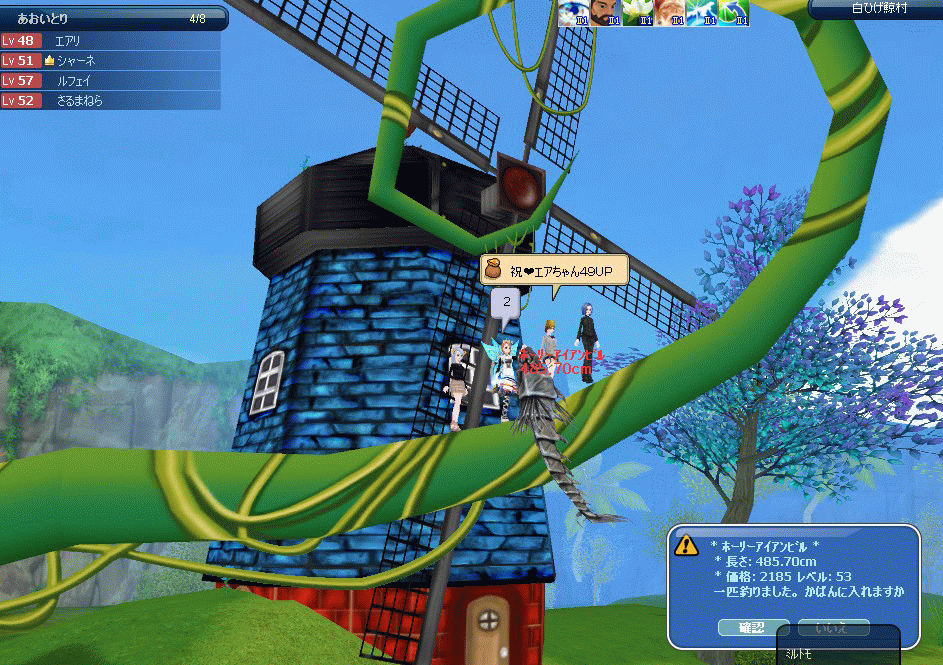Image resolution: width=943 pixels, height=665 pixels.
Task: Click the green leaf blue arrow buff icon
Action: click(x=733, y=12)
